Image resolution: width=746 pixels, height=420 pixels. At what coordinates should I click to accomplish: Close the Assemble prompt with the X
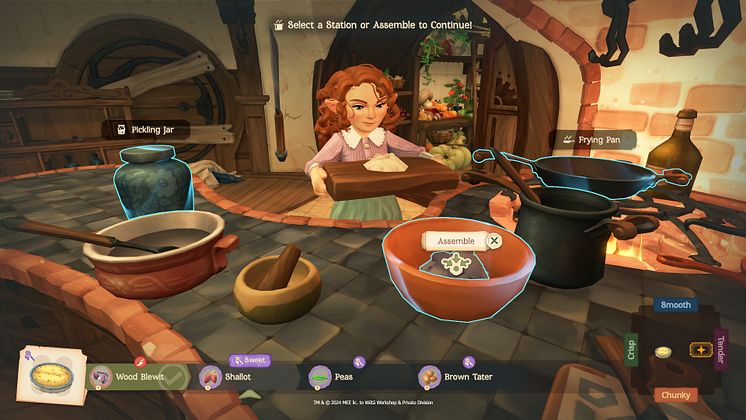point(494,241)
